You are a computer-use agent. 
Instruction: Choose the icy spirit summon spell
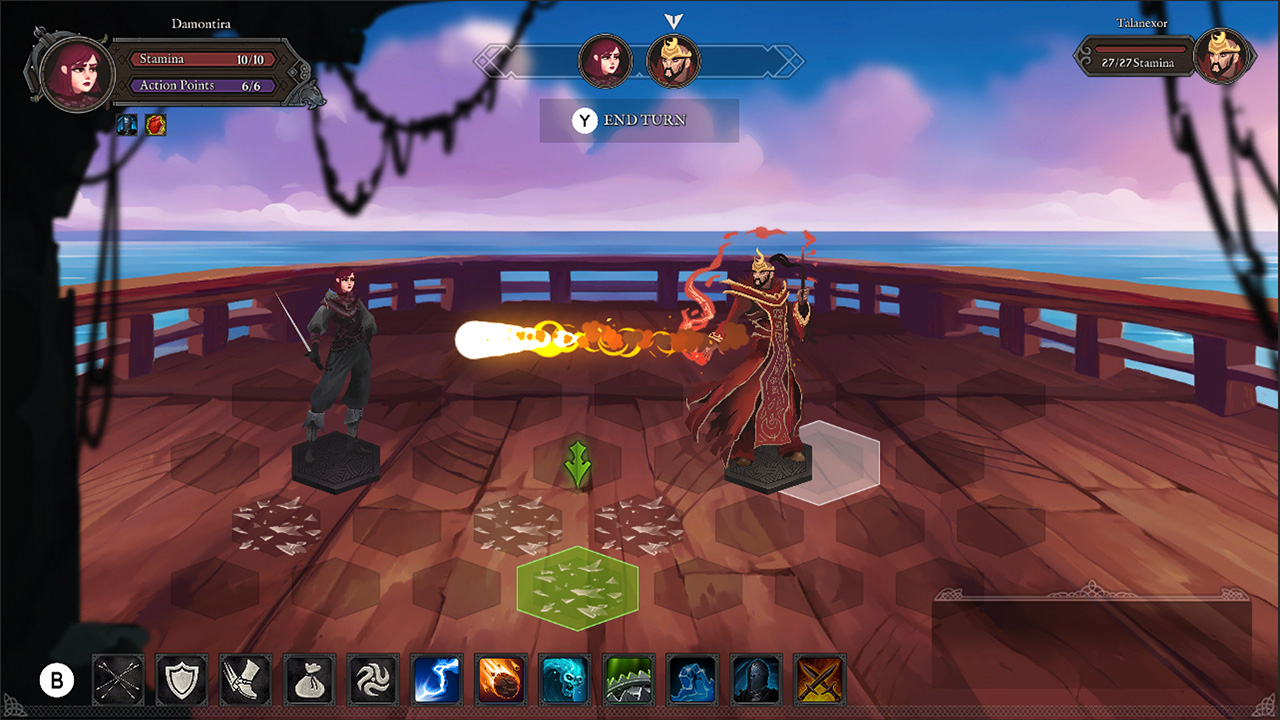tap(565, 679)
